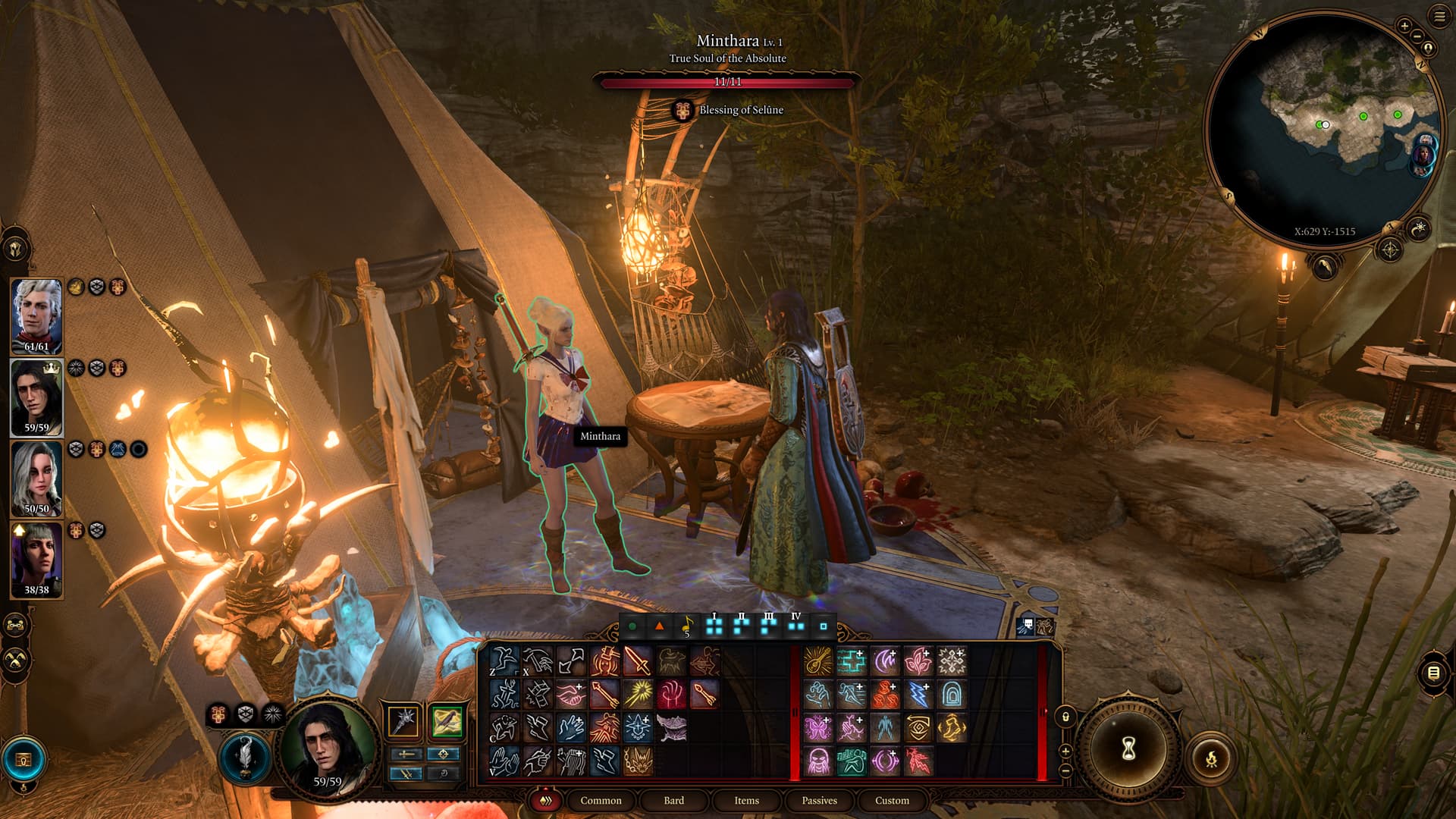Open the game menu hamburger button
Viewport: 1456px width, 819px height.
click(1439, 17)
